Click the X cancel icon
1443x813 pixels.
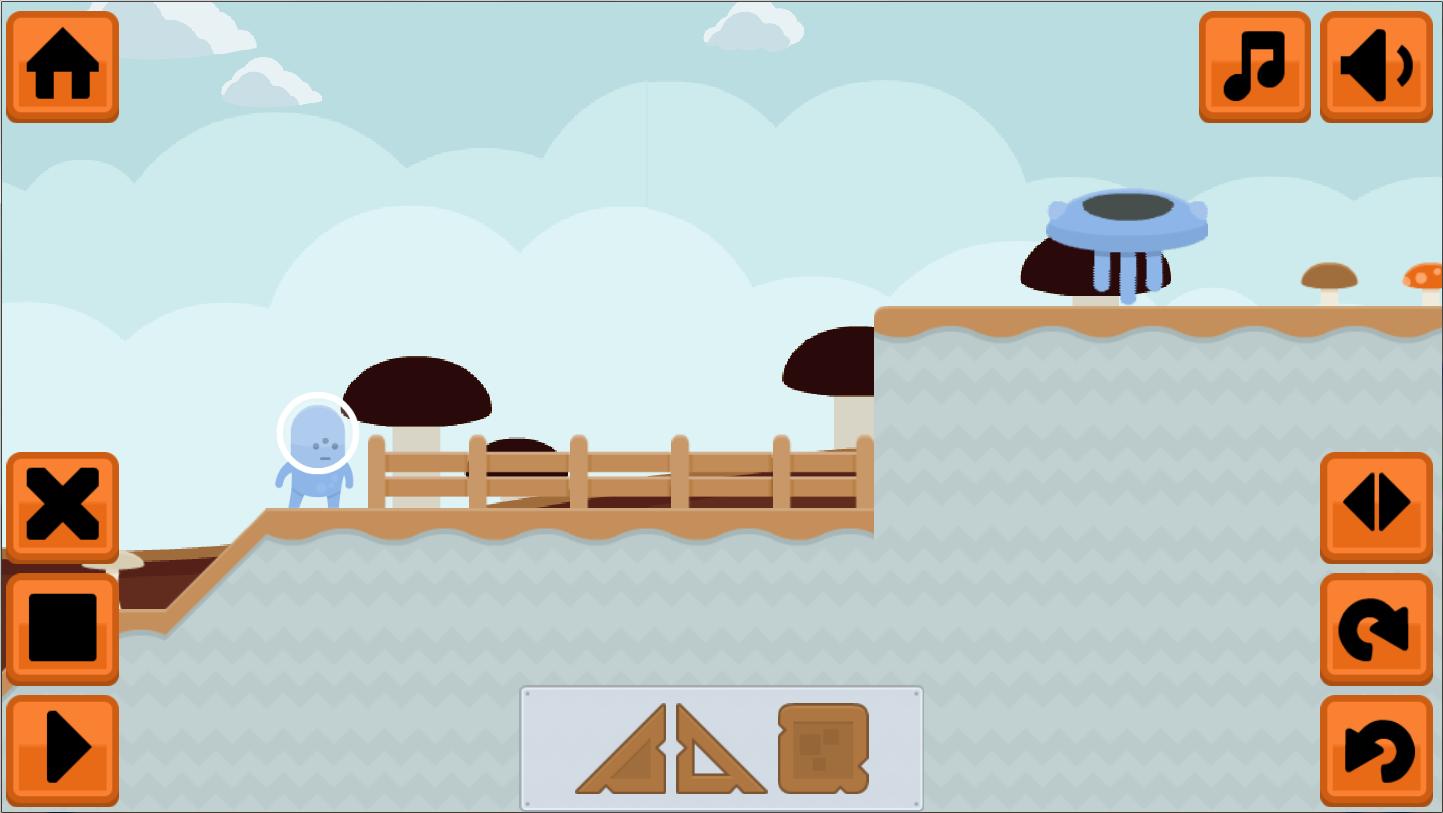[62, 505]
